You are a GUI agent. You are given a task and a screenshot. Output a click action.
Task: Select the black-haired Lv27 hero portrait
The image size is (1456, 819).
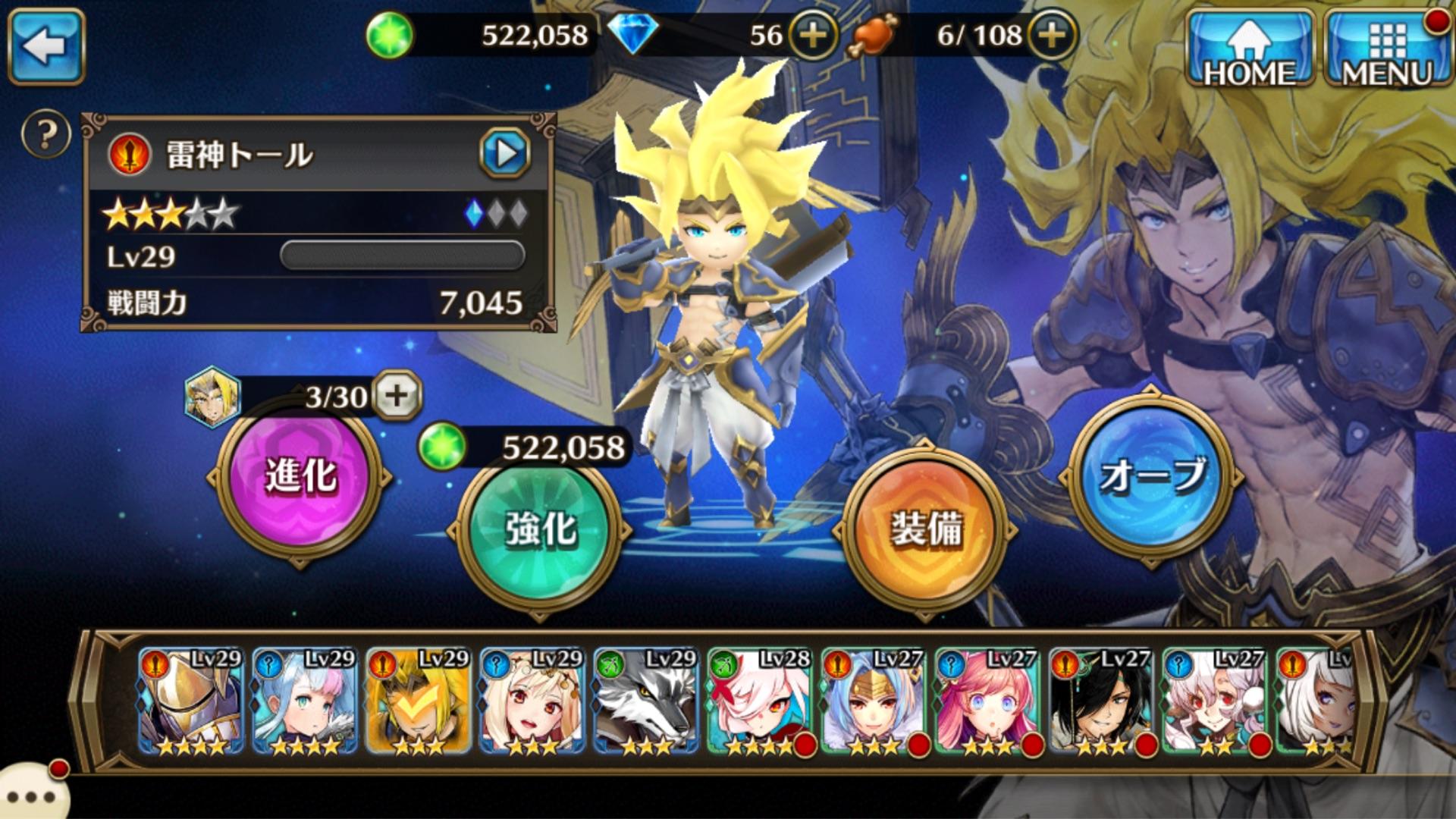click(1101, 701)
